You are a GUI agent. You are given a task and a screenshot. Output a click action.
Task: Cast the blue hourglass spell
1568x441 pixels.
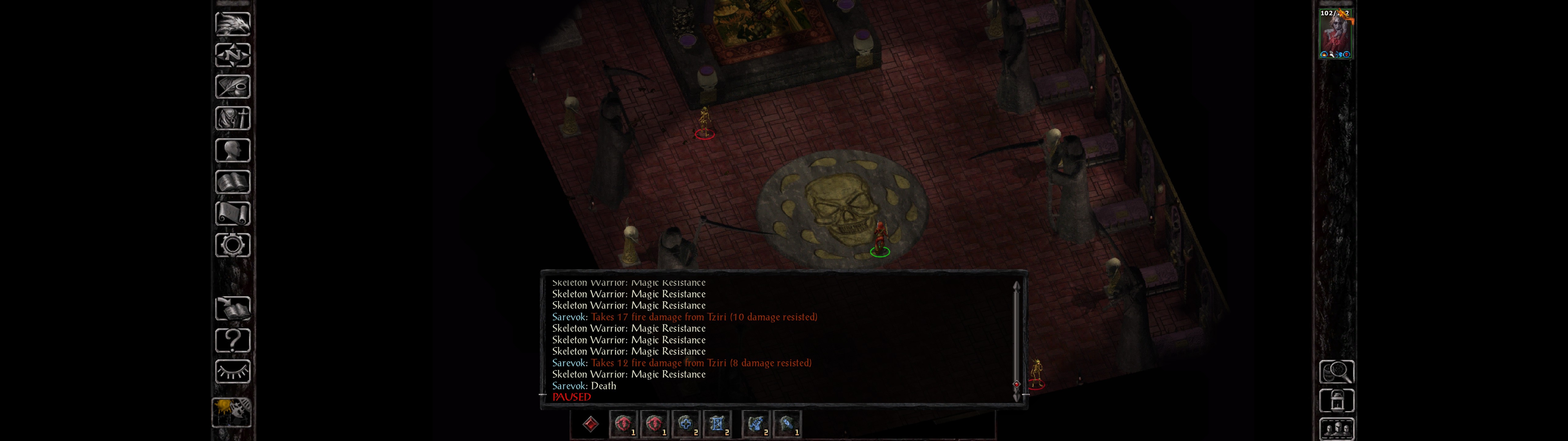716,424
